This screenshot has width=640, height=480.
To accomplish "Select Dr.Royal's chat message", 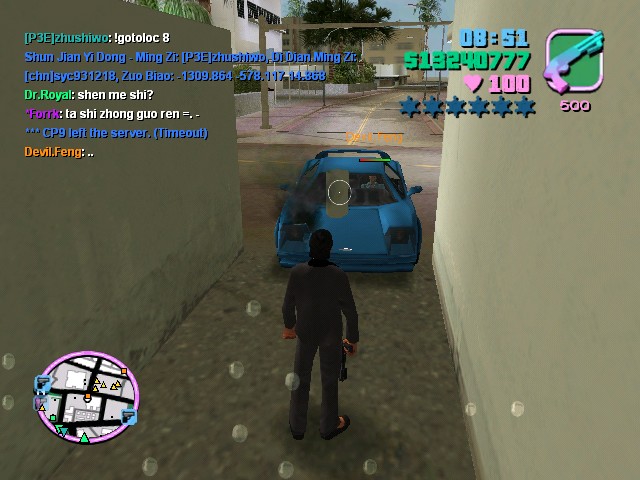I will (x=88, y=95).
